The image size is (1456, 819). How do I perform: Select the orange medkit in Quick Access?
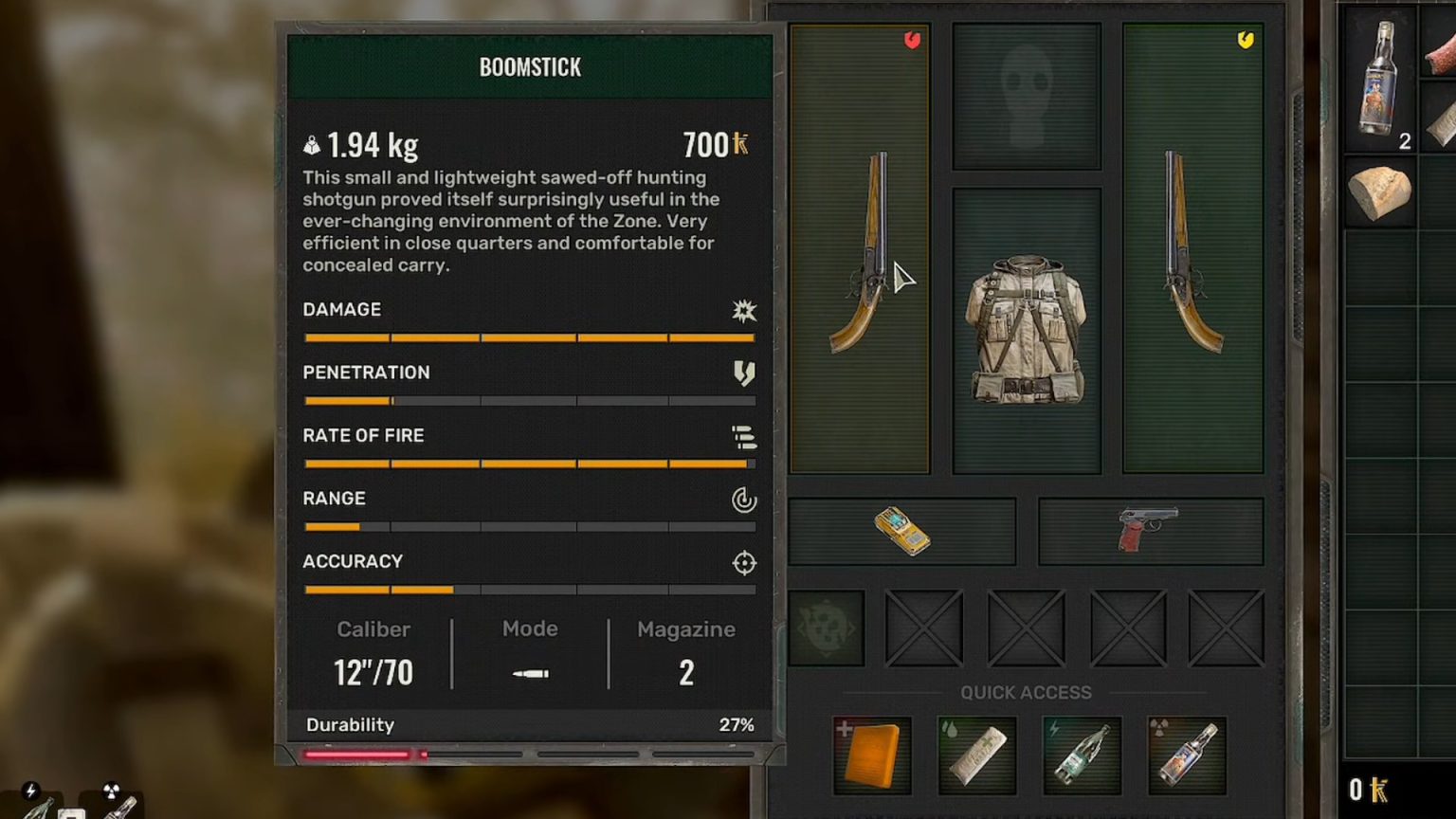(870, 754)
